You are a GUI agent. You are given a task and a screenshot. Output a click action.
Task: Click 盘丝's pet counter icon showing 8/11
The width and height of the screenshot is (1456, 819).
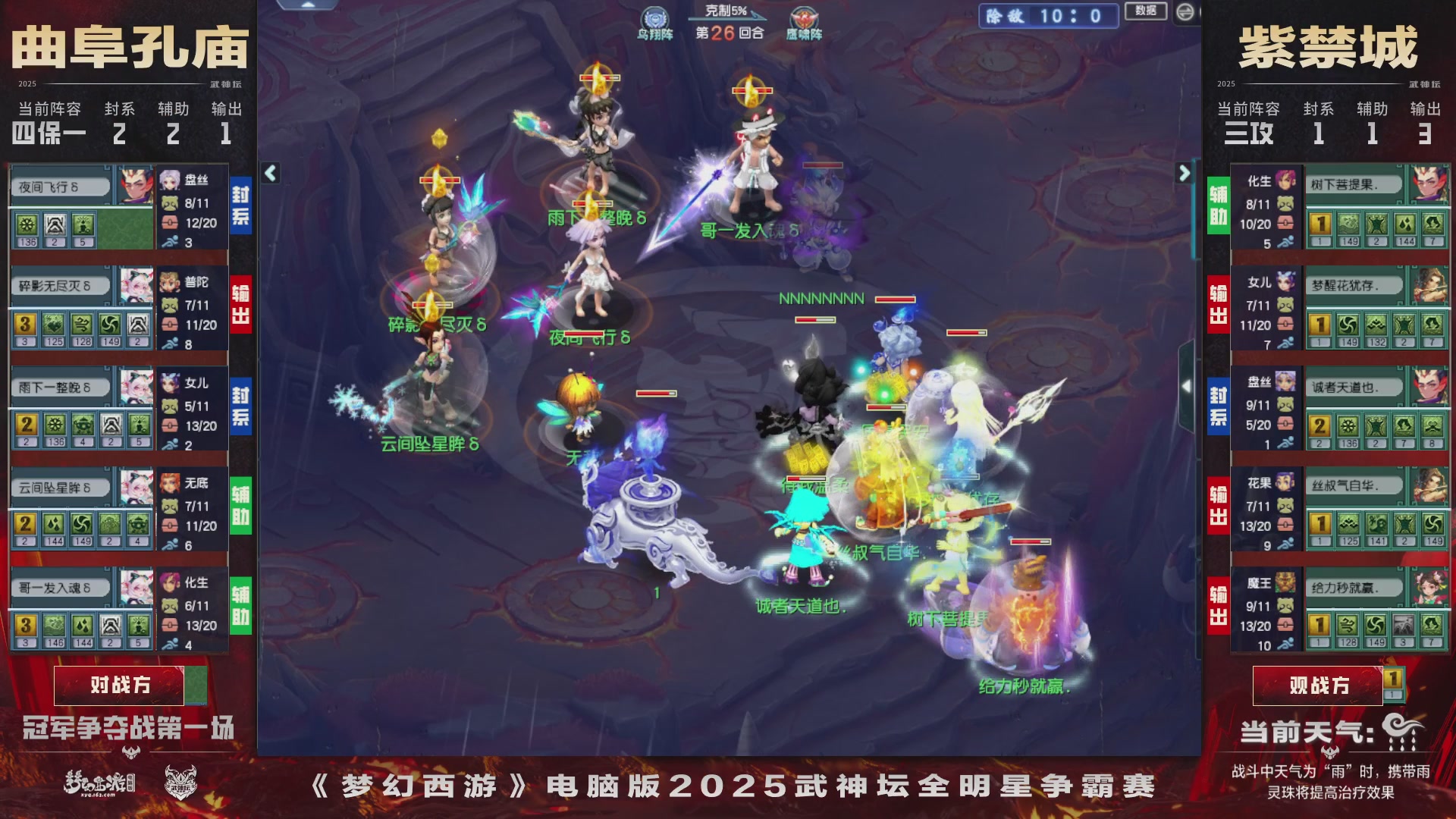[171, 203]
